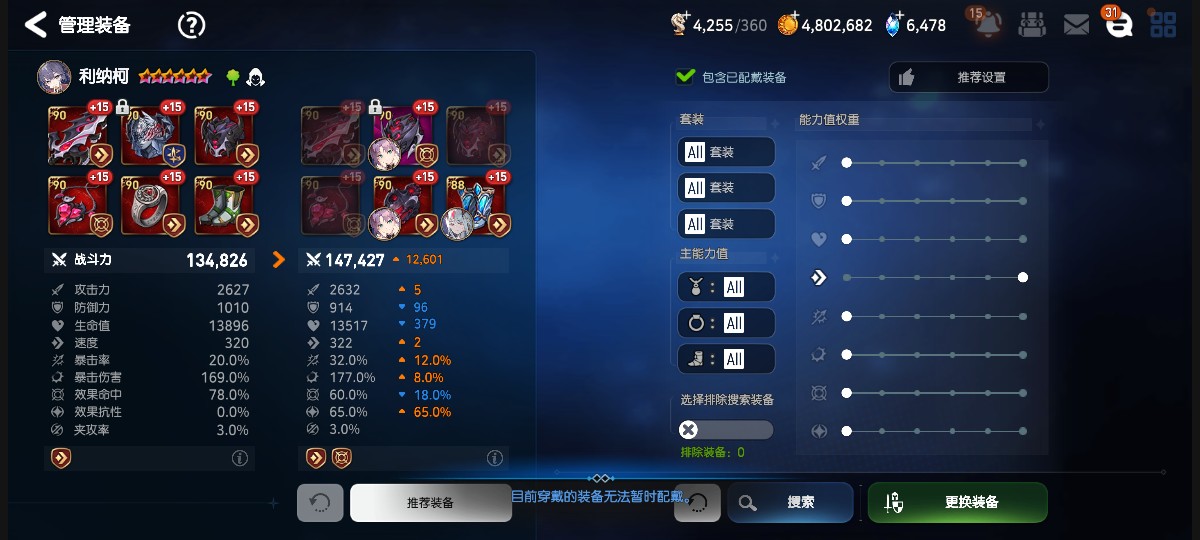Start the 搜索 search
This screenshot has width=1200, height=540.
[x=790, y=502]
